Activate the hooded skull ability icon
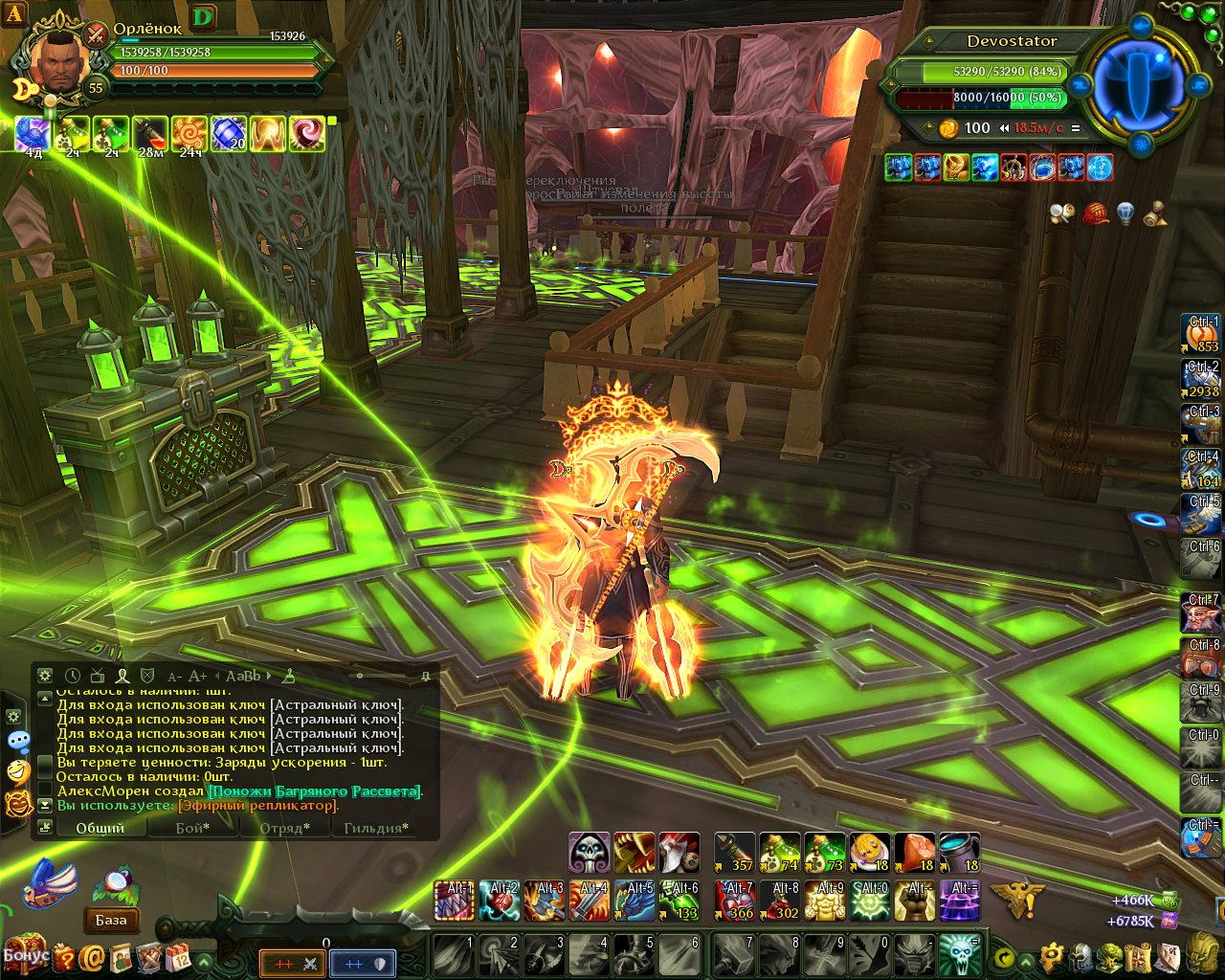This screenshot has height=980, width=1225. (589, 853)
